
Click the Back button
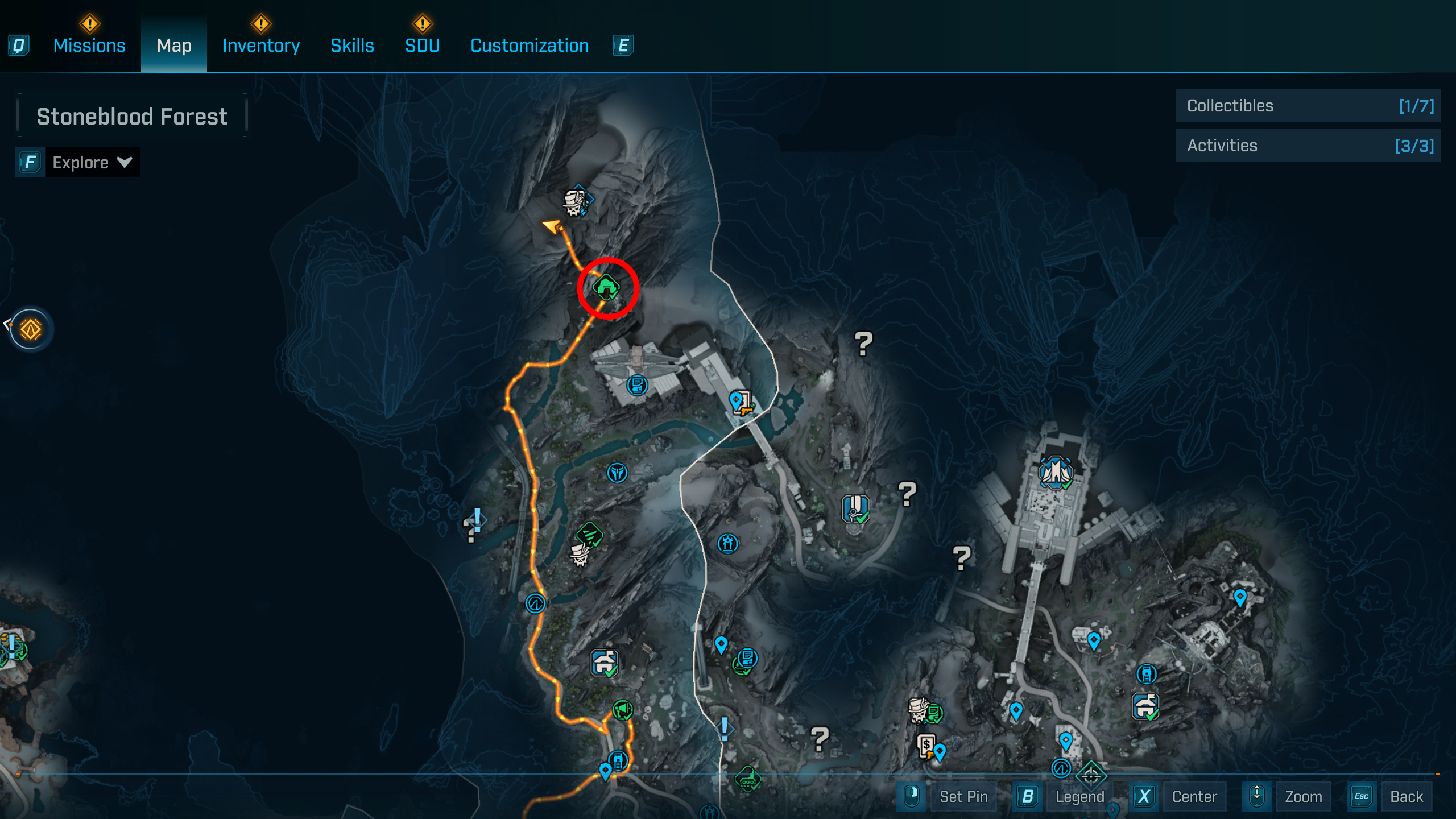(x=1406, y=796)
